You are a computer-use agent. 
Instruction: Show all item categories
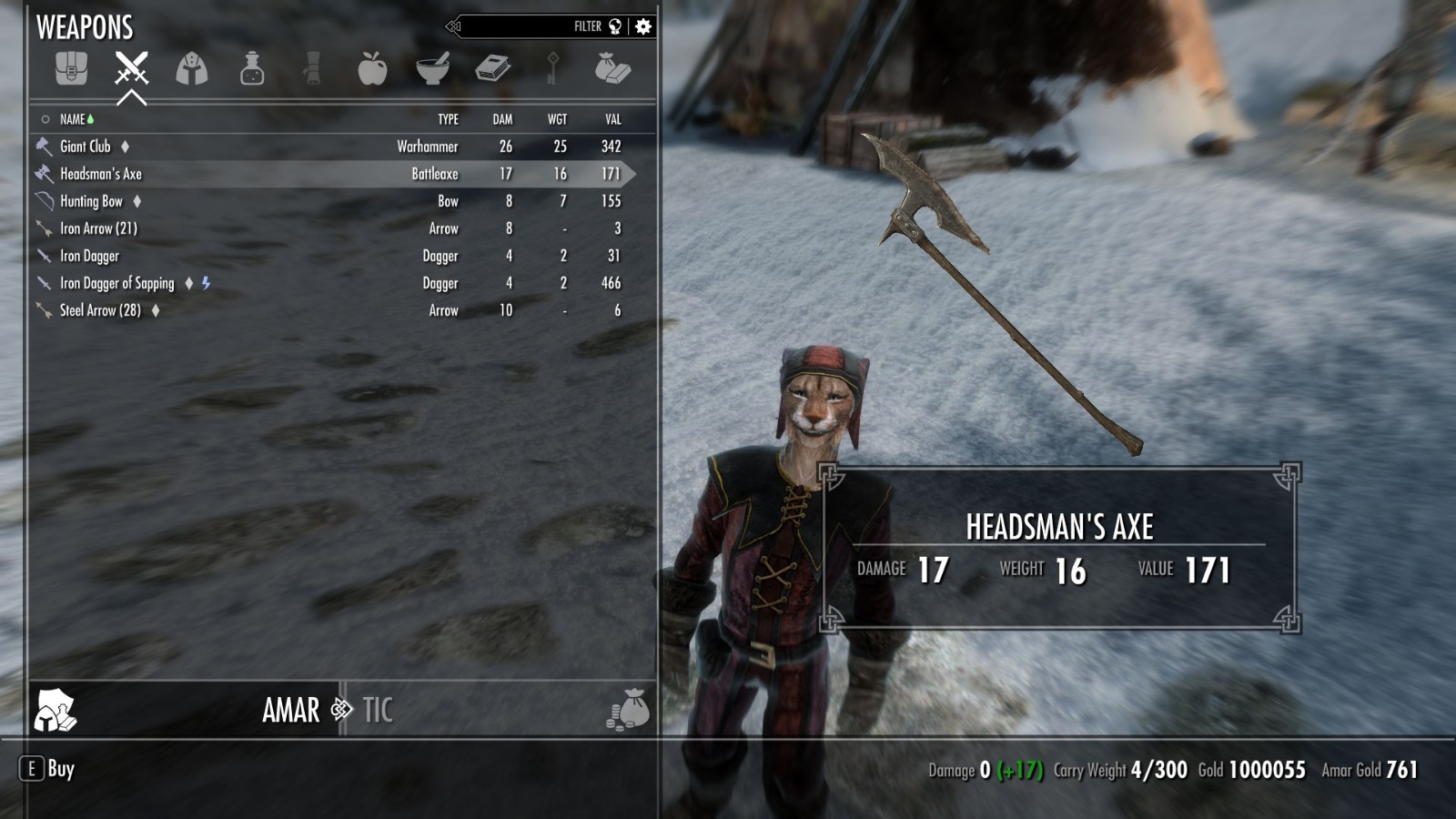(71, 68)
